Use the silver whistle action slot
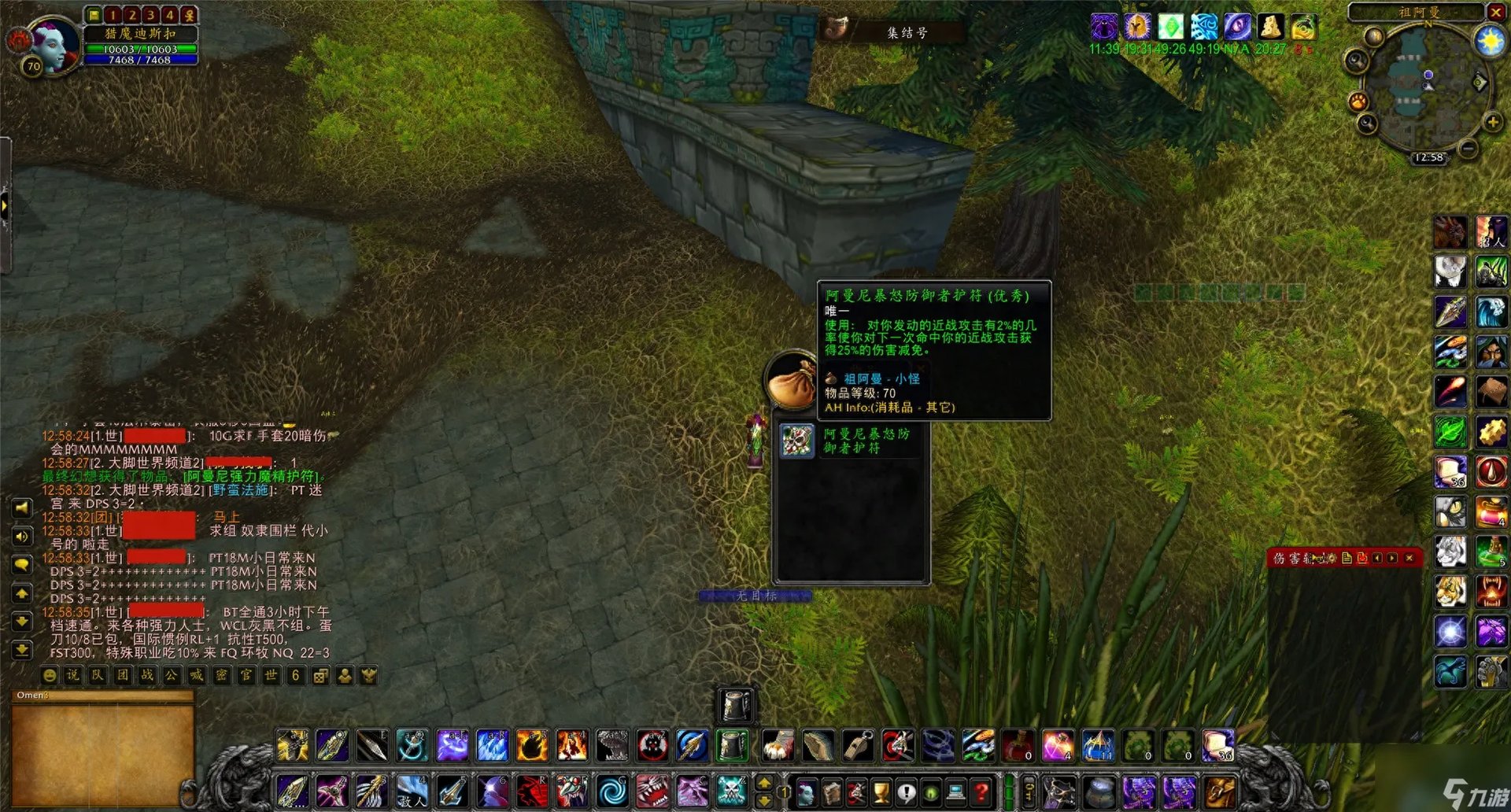Image resolution: width=1511 pixels, height=812 pixels. click(x=858, y=745)
